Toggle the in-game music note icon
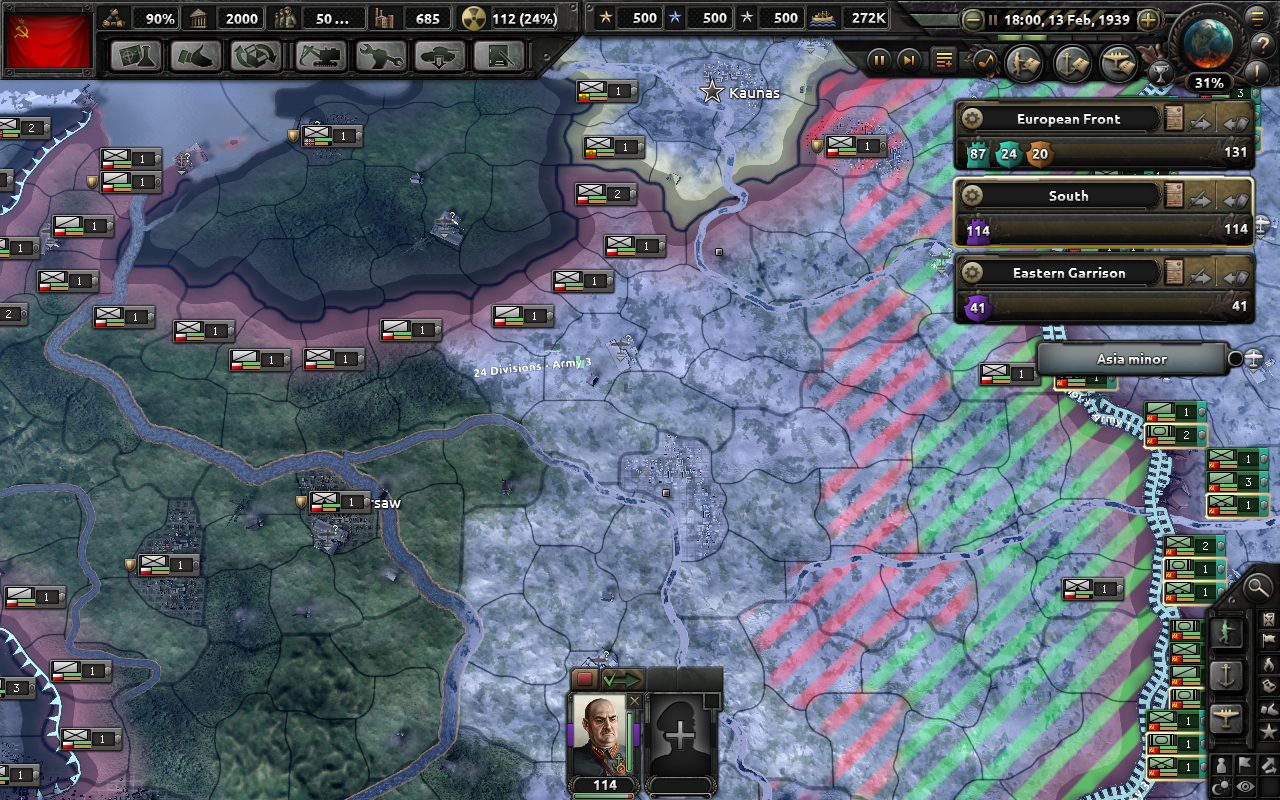The width and height of the screenshot is (1280, 800). (983, 60)
